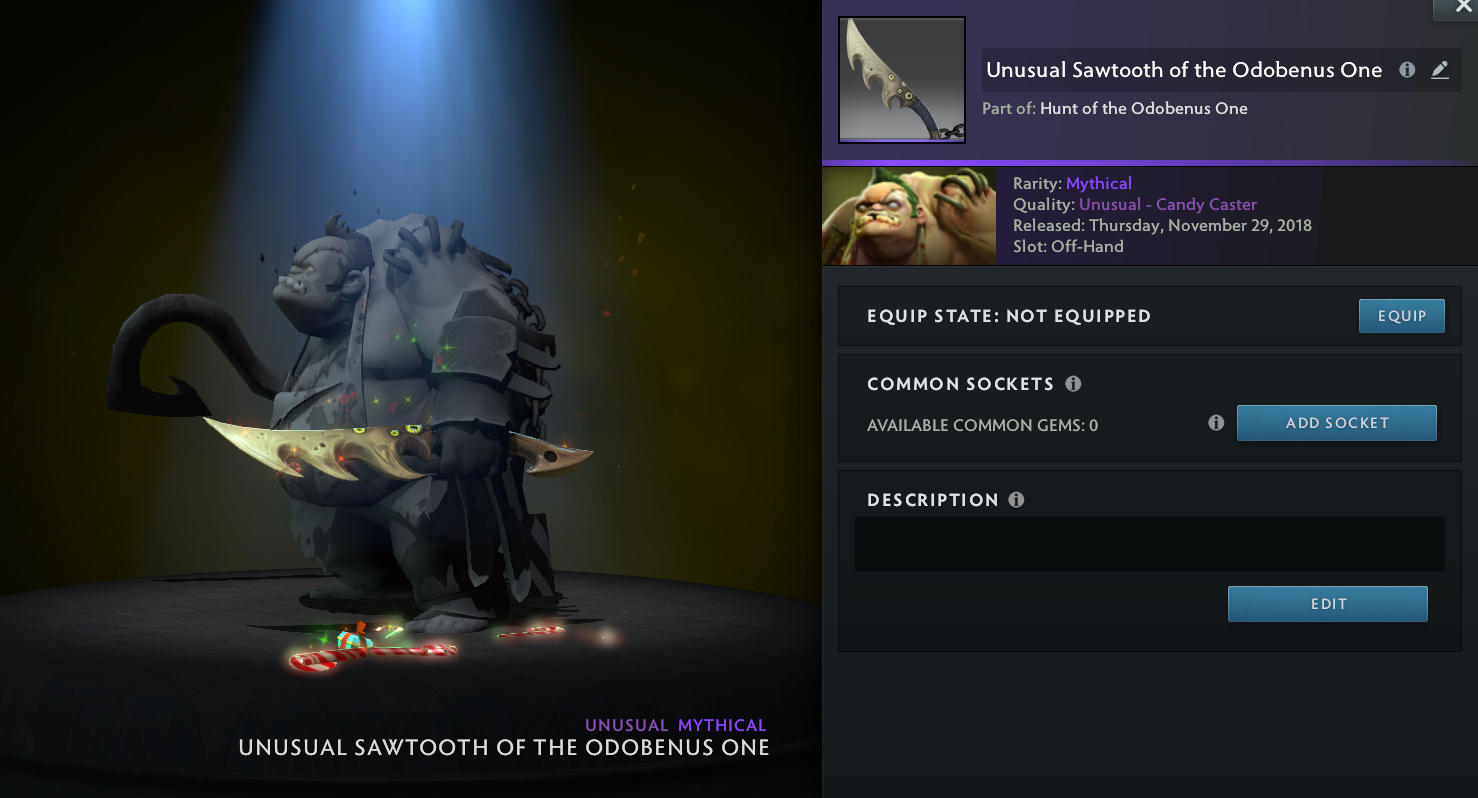Screen dimensions: 1478x798
Task: Click the empty description text box
Action: click(1149, 544)
